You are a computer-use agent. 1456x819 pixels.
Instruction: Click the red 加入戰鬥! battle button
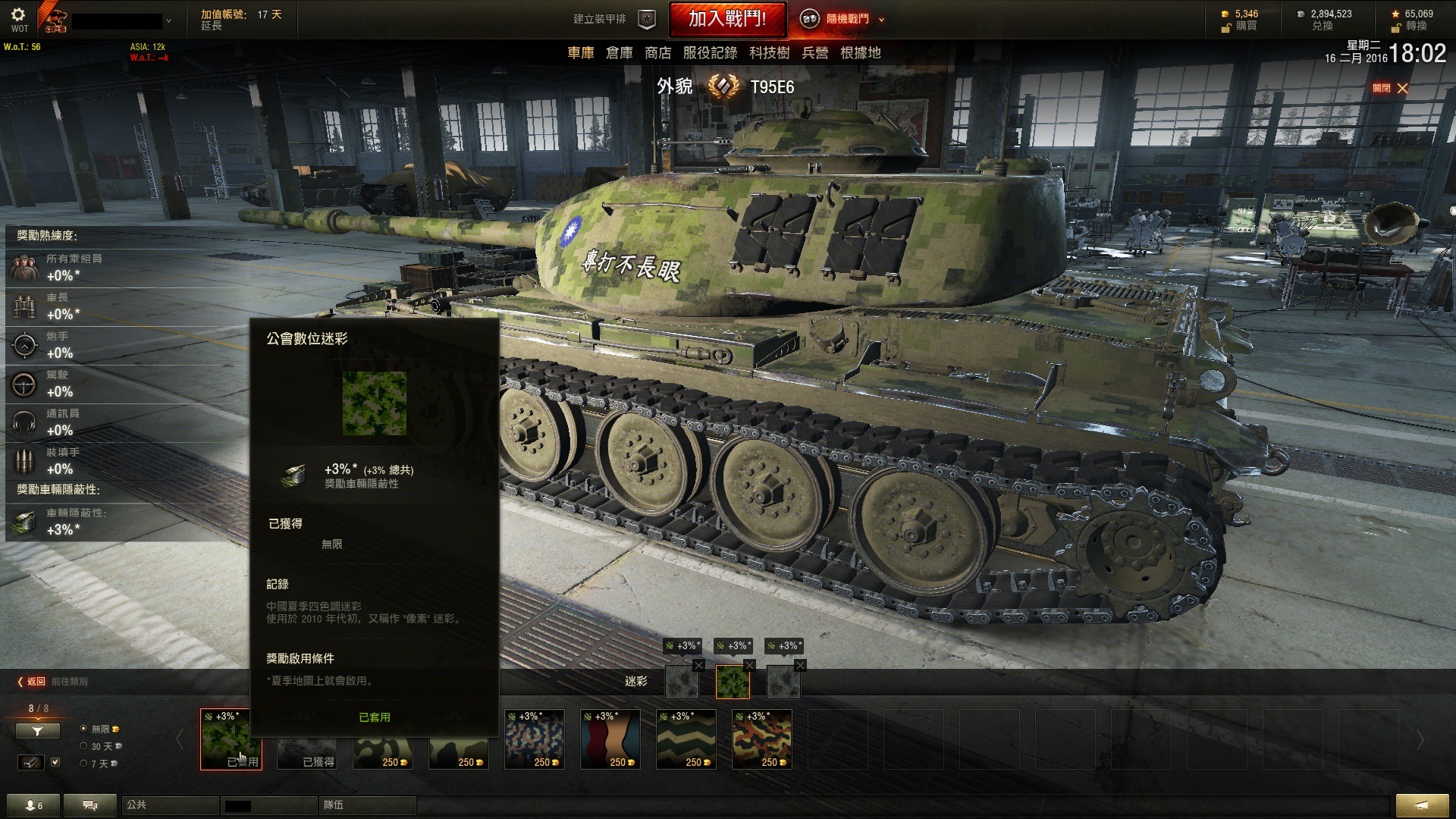[x=726, y=19]
